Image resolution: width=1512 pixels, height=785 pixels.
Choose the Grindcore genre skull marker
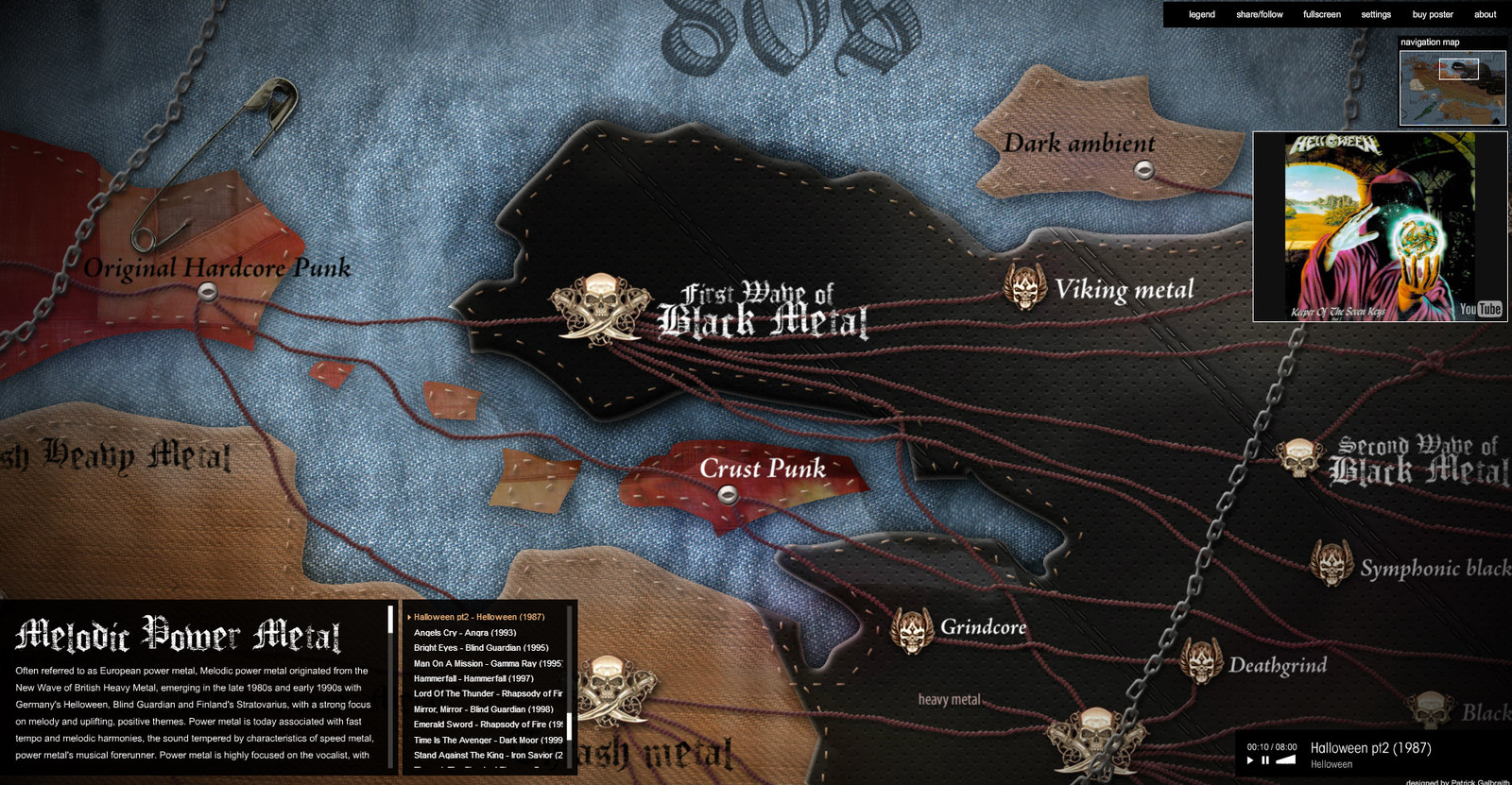click(x=912, y=630)
